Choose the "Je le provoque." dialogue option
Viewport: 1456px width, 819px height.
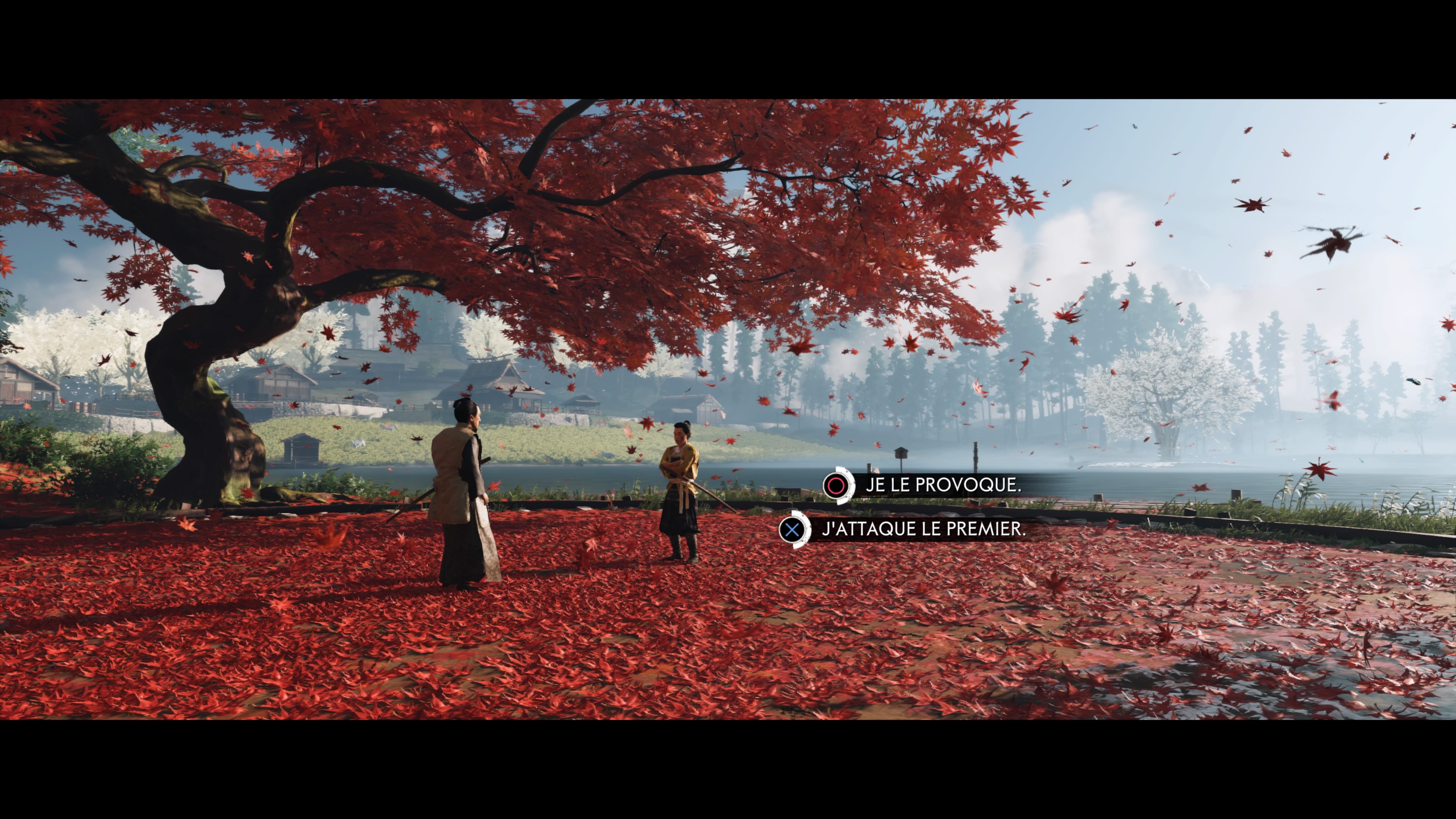(x=942, y=485)
